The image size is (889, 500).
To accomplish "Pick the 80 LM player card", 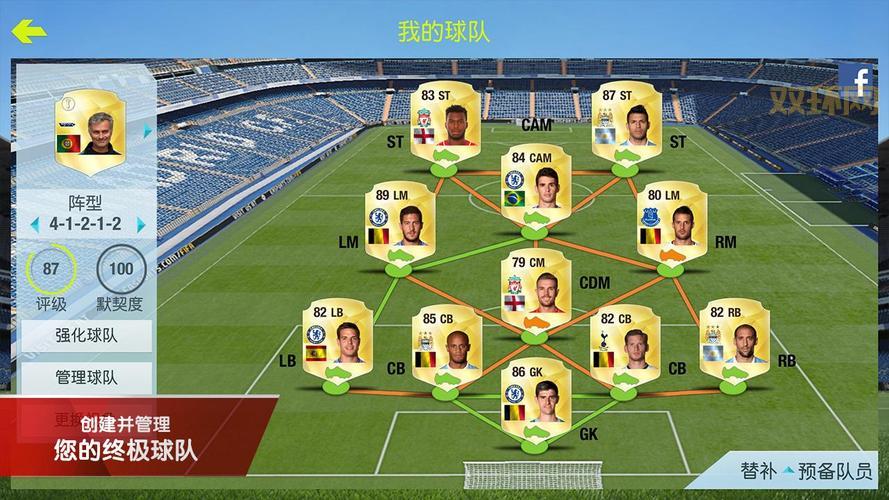I will coord(672,224).
